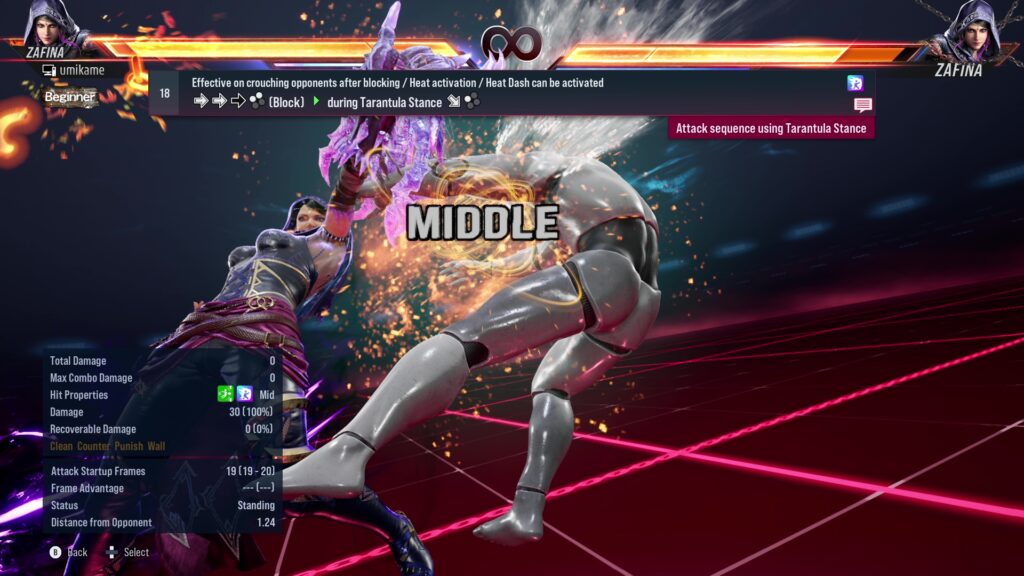The height and width of the screenshot is (576, 1024).
Task: Open the pink speech bubble comment icon
Action: pyautogui.click(x=862, y=105)
